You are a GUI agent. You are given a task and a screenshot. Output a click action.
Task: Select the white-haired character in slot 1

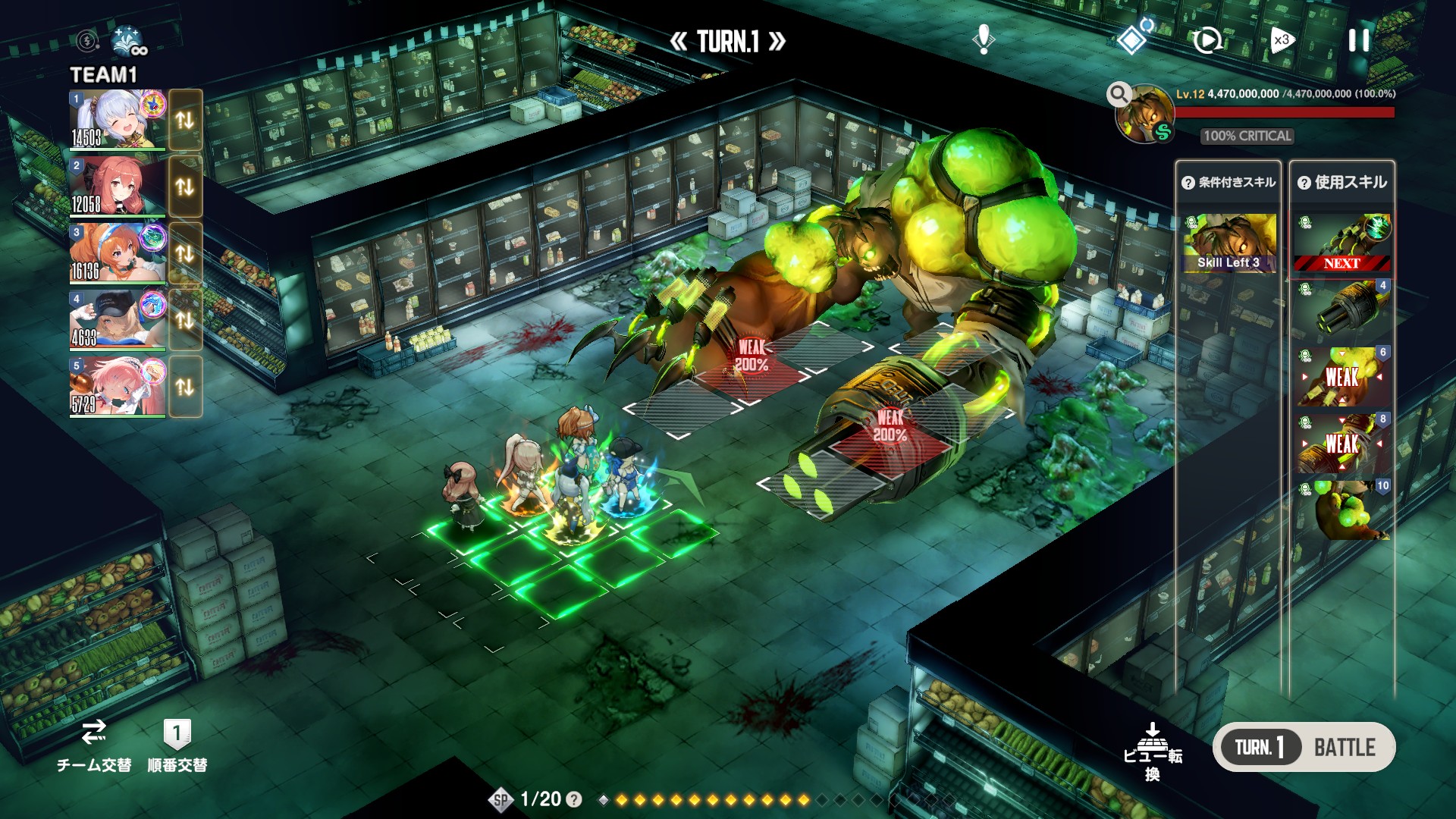[118, 120]
